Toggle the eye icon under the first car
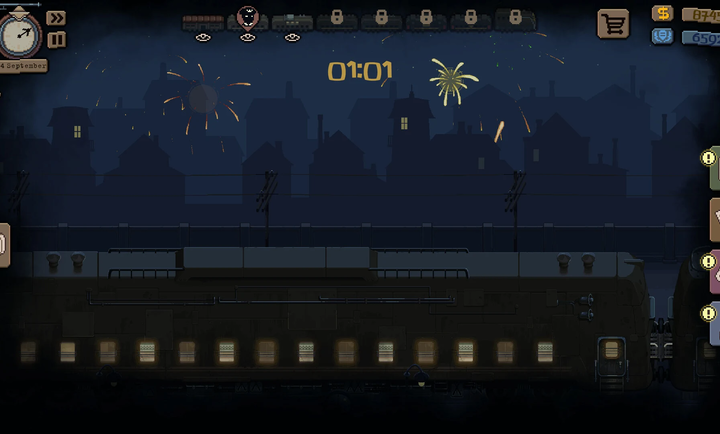Image resolution: width=720 pixels, height=434 pixels. click(x=203, y=38)
